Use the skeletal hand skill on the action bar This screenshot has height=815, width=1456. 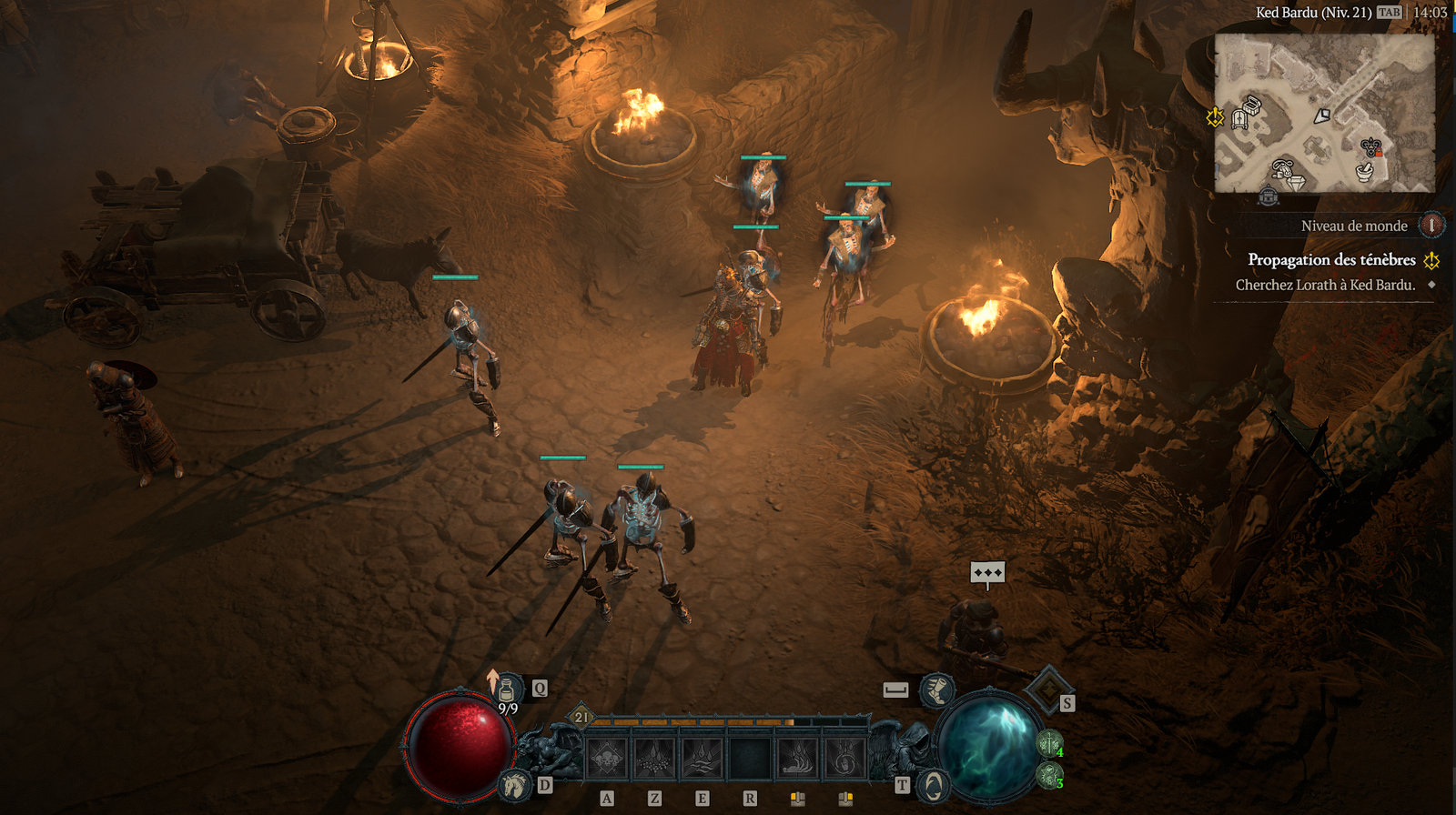click(x=797, y=758)
